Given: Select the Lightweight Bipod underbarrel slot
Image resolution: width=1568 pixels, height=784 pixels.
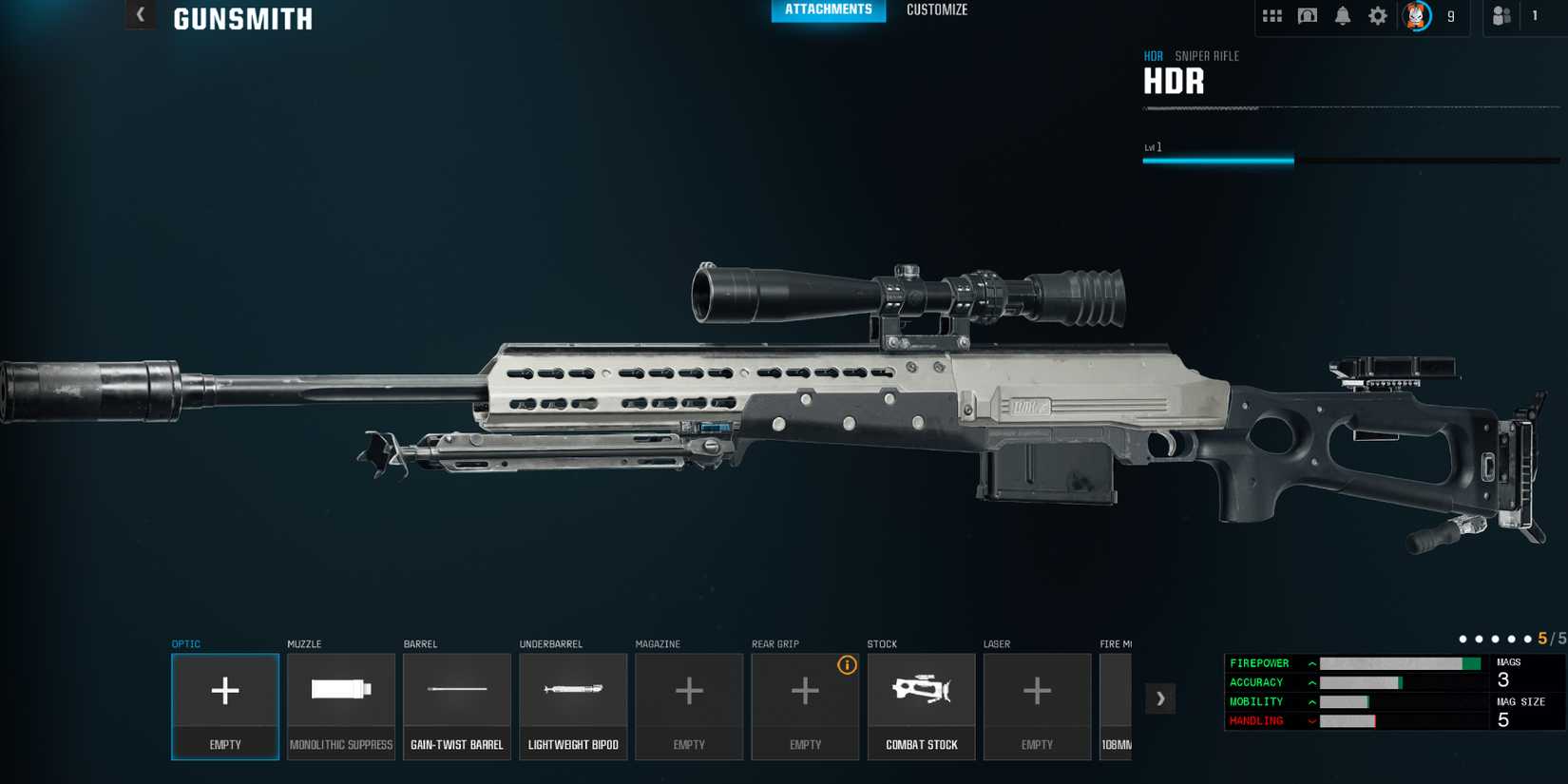Looking at the screenshot, I should 573,706.
